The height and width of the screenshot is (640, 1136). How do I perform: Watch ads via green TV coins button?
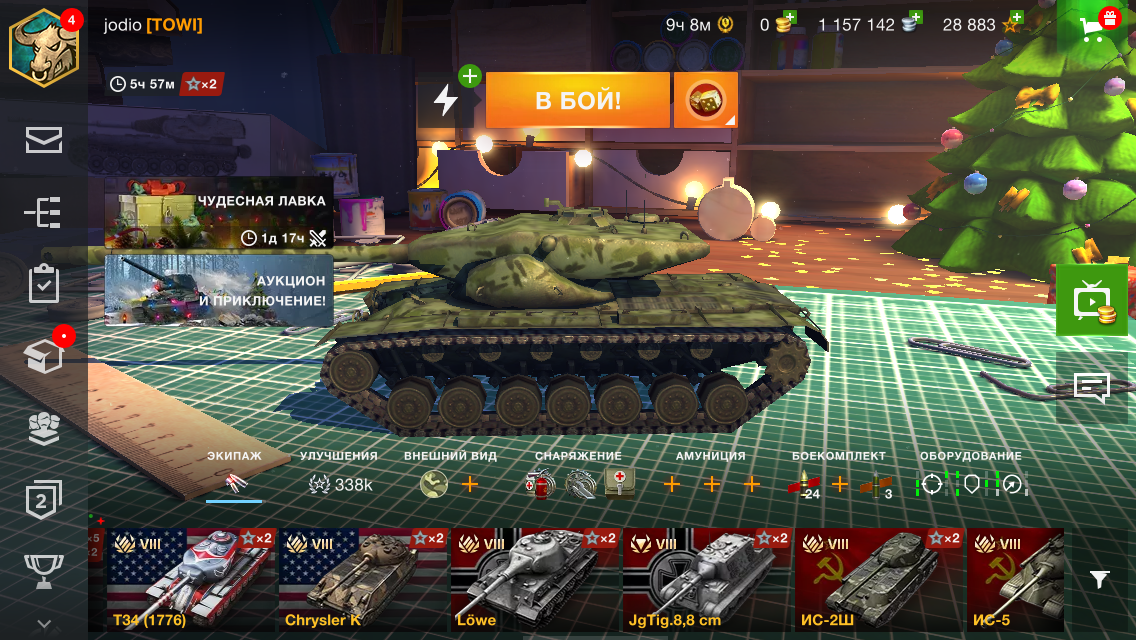1092,301
